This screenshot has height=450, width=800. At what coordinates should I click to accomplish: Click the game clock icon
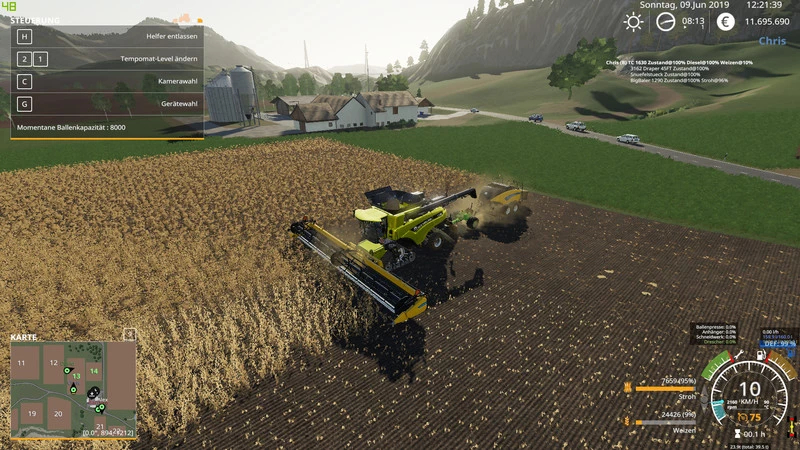click(x=666, y=21)
